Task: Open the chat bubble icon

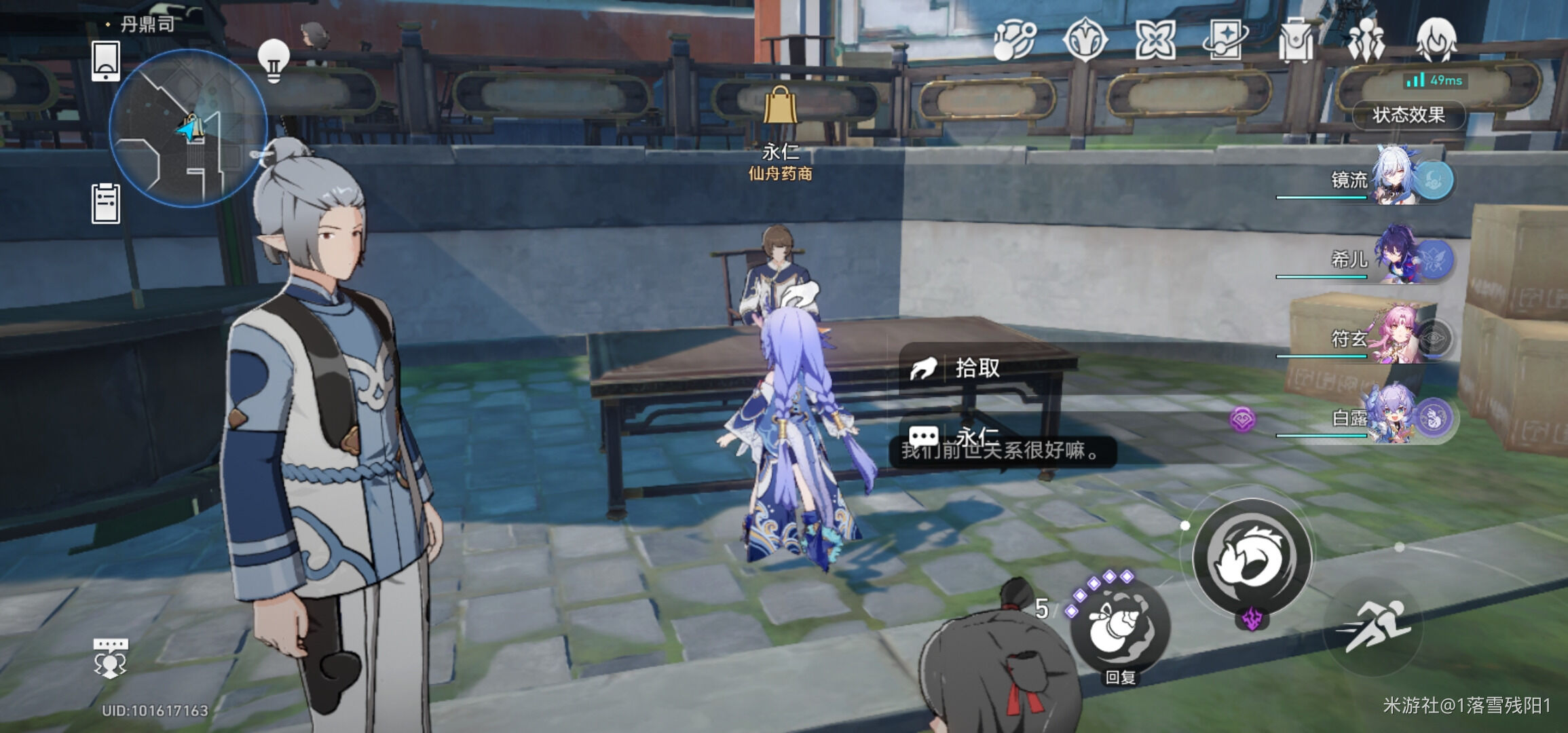Action: [x=110, y=658]
